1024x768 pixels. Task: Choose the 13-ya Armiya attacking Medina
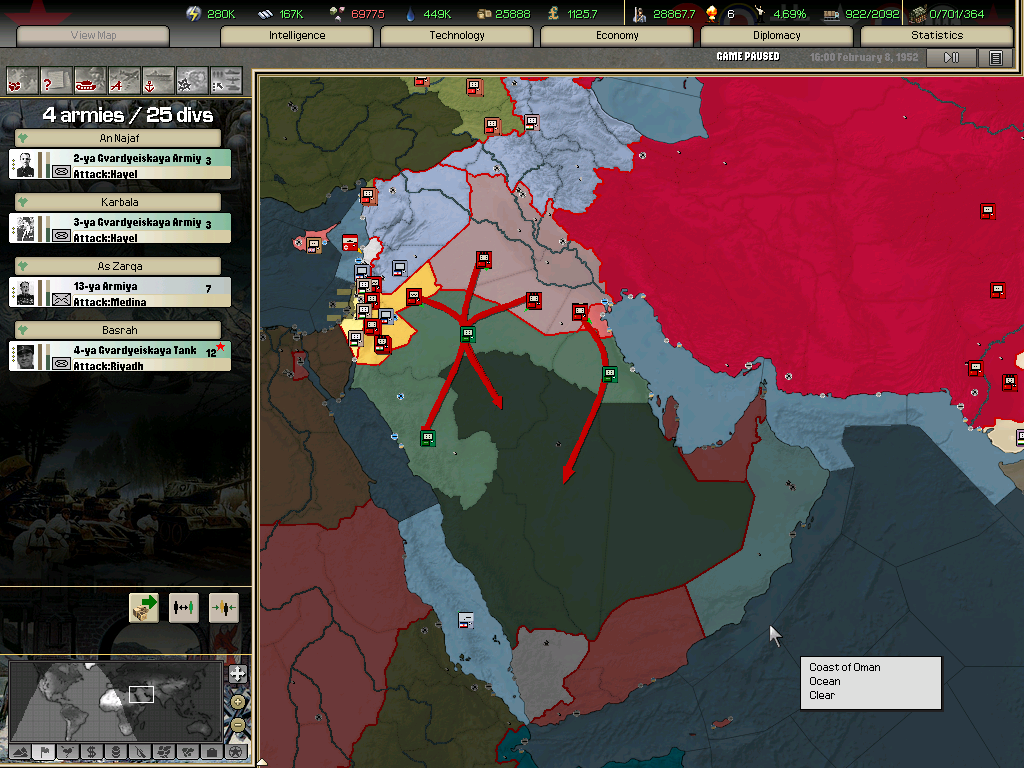120,293
